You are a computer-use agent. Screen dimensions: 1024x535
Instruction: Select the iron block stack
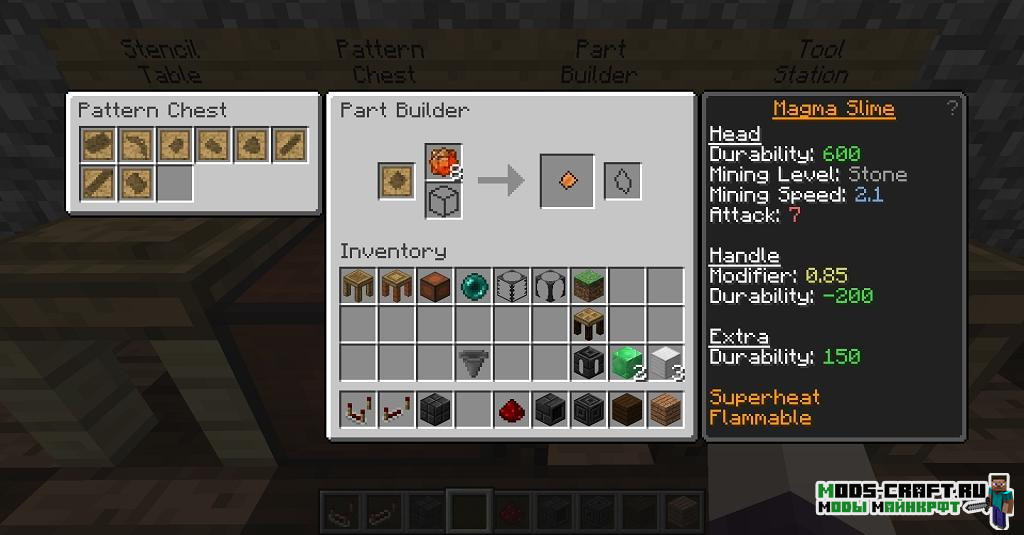point(665,362)
